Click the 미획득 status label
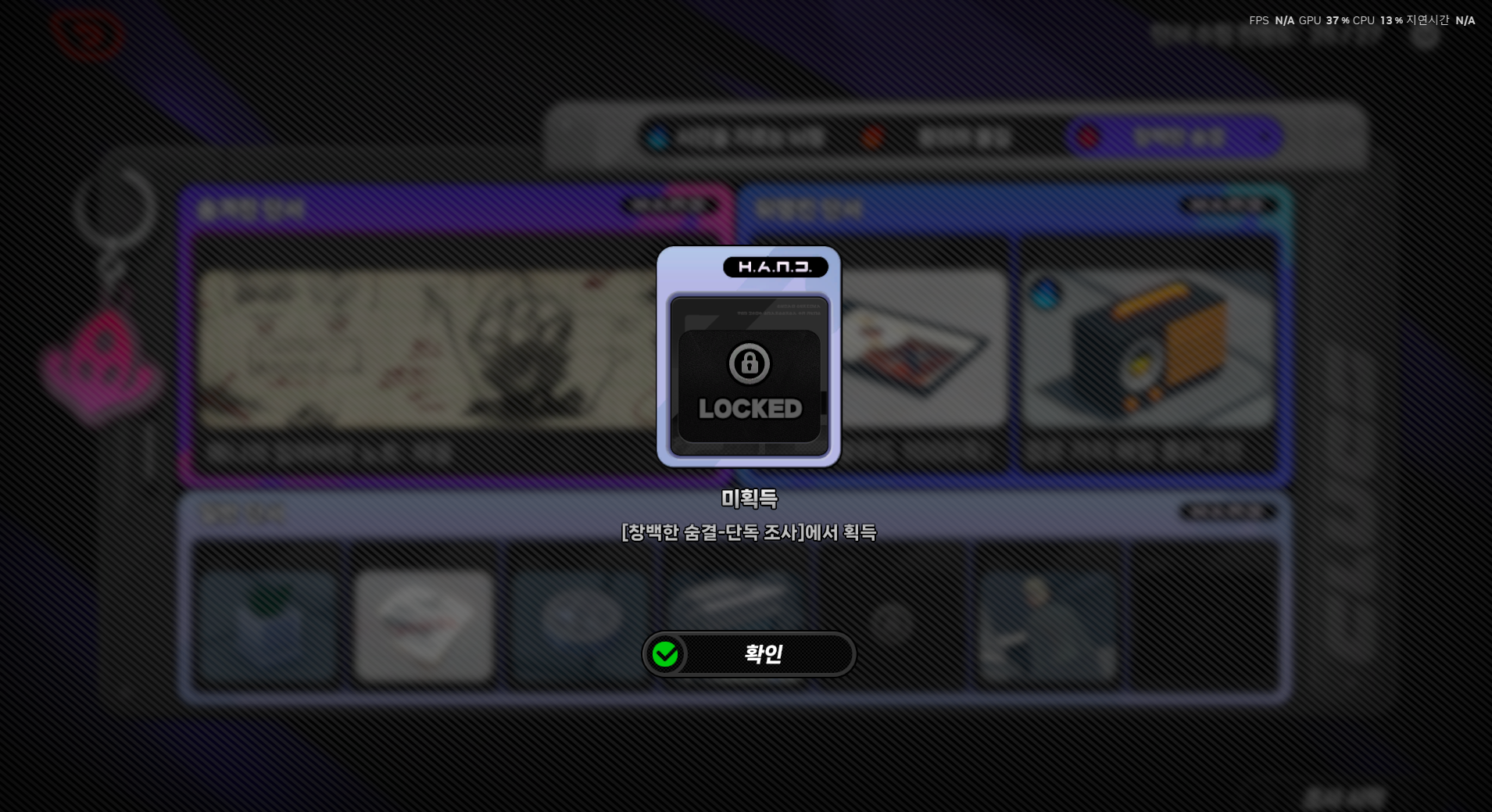Image resolution: width=1492 pixels, height=812 pixels. coord(748,499)
